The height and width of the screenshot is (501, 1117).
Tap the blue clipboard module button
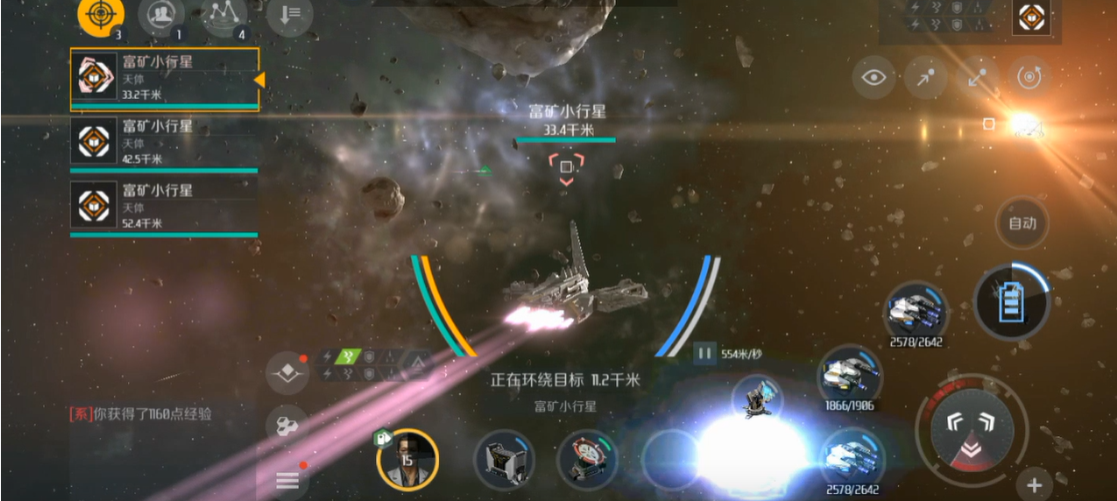point(1010,300)
